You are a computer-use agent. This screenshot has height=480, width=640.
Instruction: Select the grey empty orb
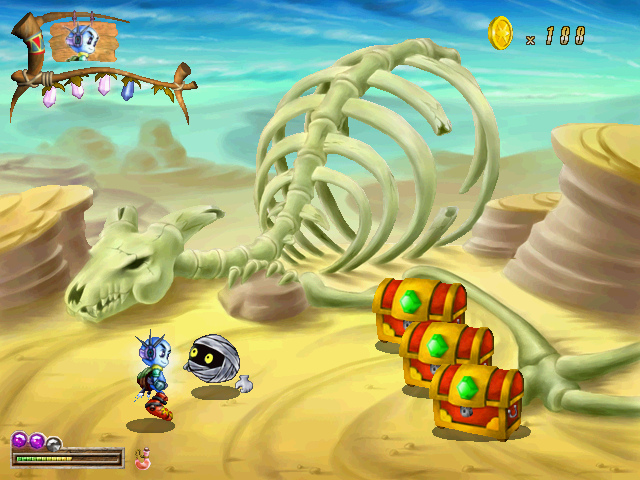[54, 442]
